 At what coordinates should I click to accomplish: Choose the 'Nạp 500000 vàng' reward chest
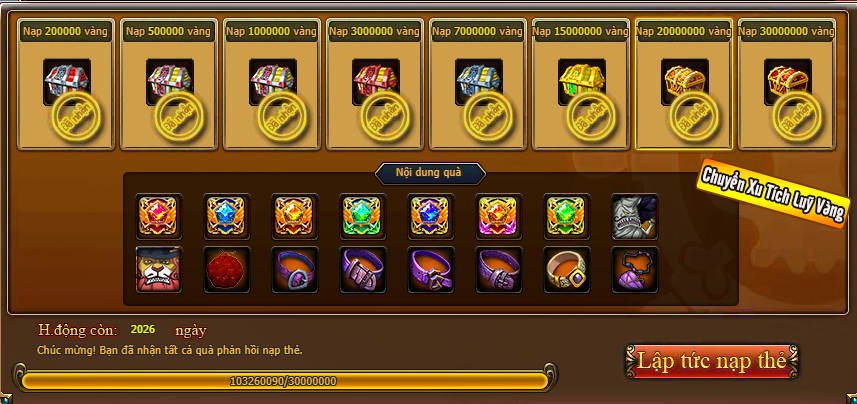point(170,81)
